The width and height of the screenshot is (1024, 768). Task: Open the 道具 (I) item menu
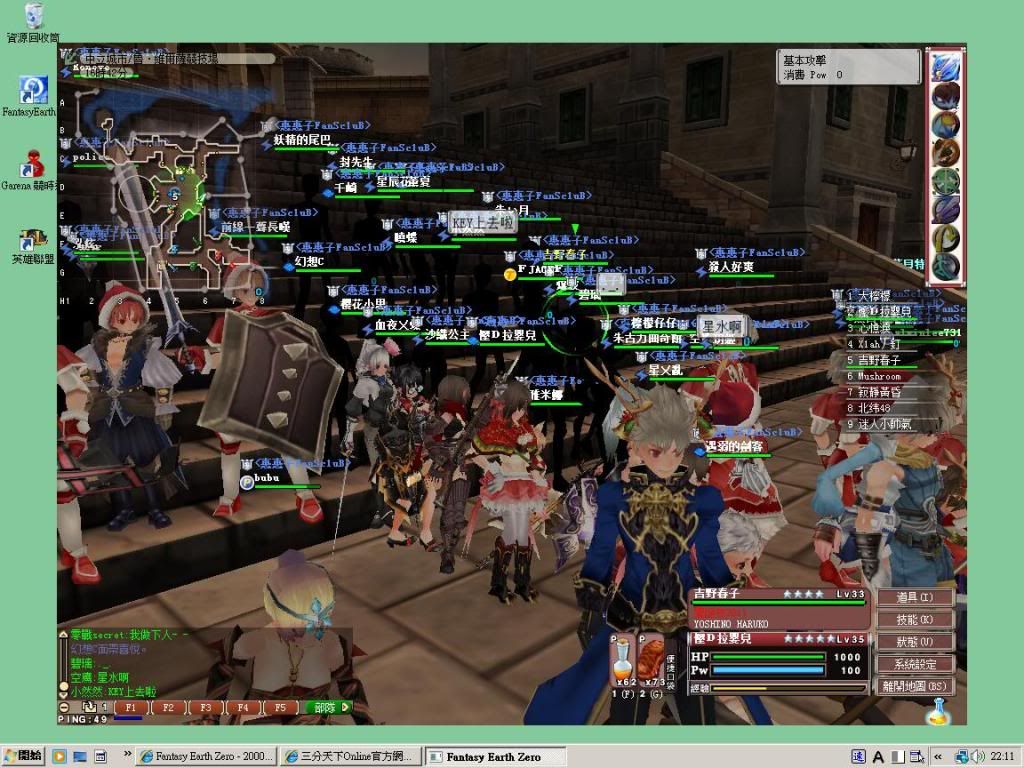pyautogui.click(x=914, y=597)
